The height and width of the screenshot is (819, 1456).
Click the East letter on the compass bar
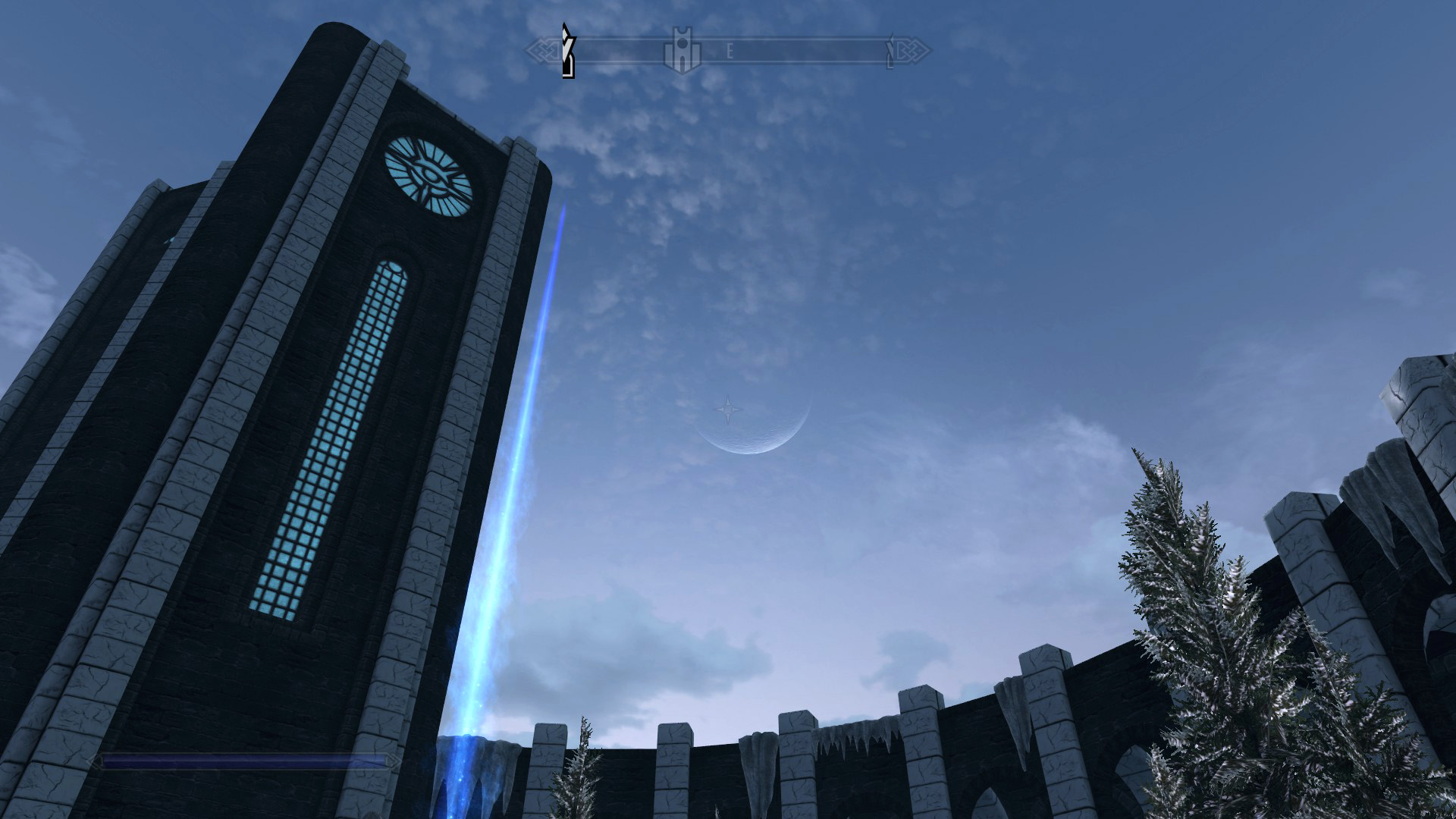pos(730,52)
